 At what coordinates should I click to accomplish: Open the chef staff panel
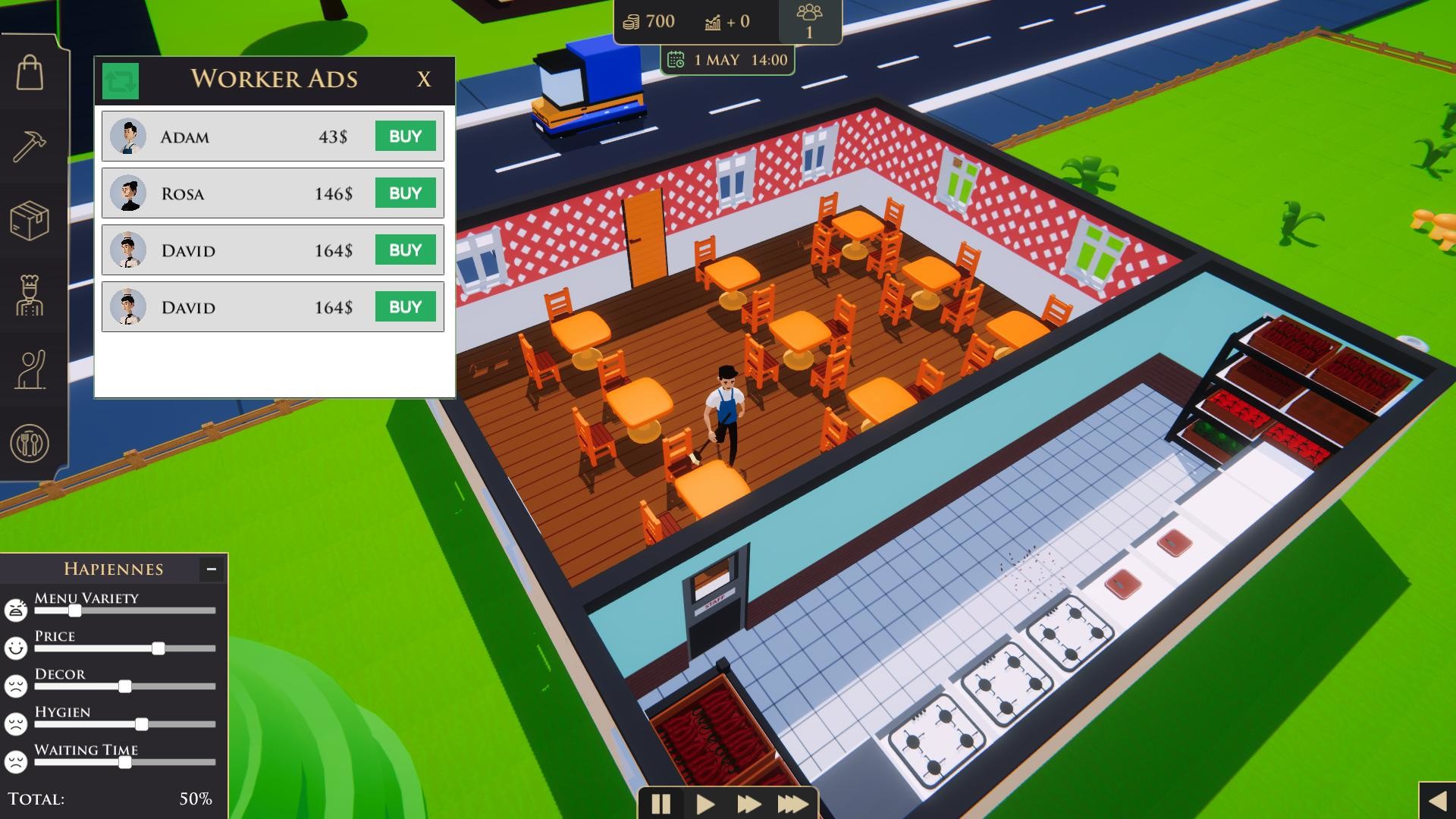[x=29, y=293]
